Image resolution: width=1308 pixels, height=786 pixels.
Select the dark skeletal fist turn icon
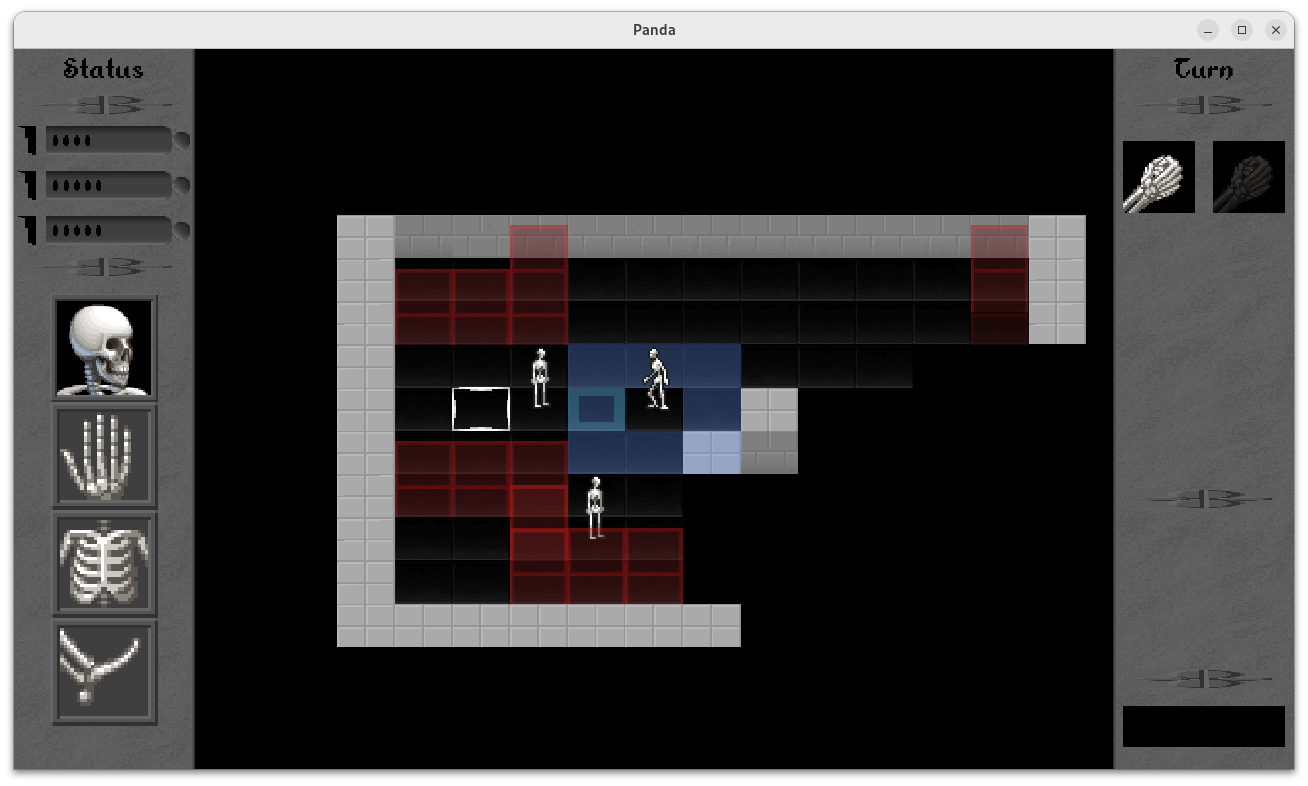(1248, 177)
